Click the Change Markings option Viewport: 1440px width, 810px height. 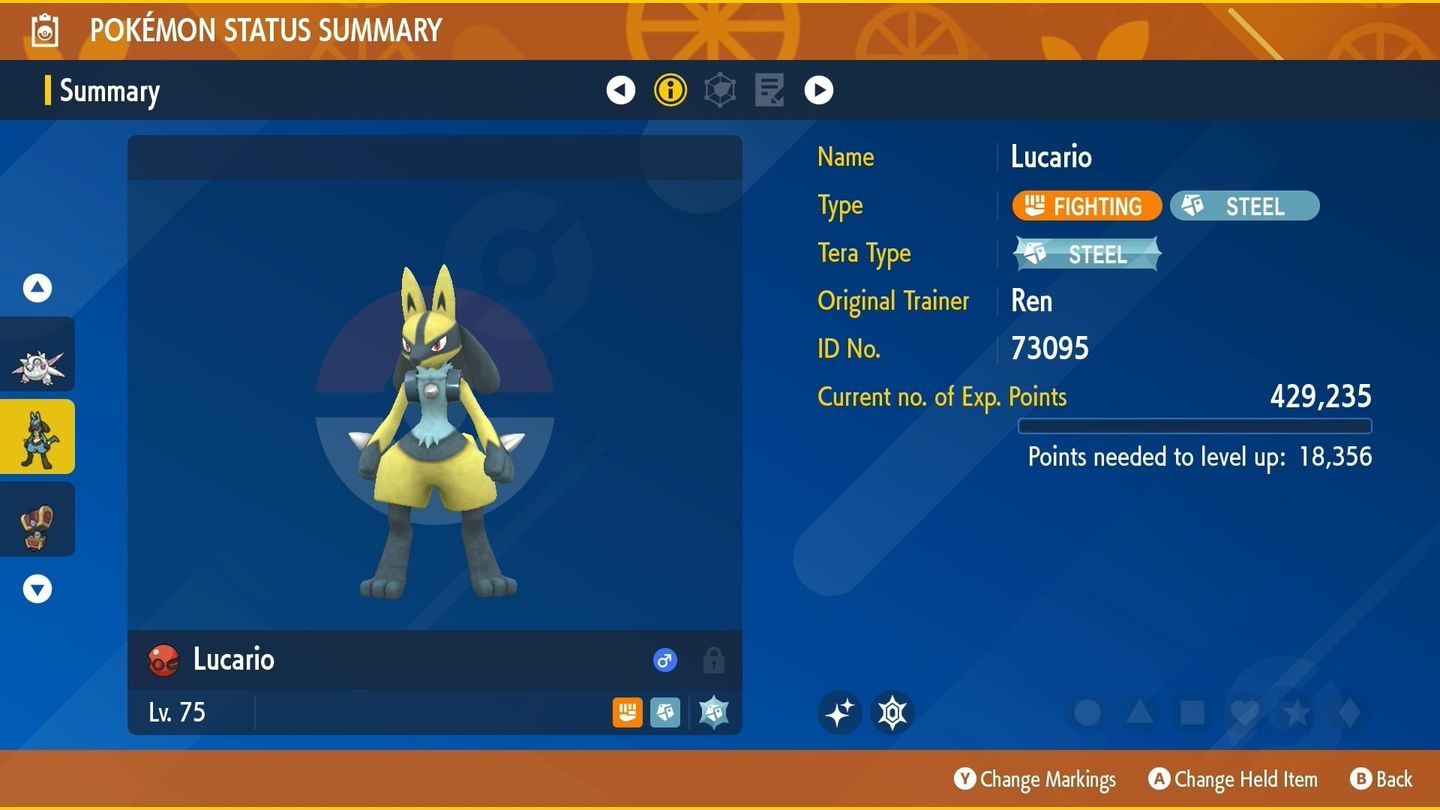1035,780
